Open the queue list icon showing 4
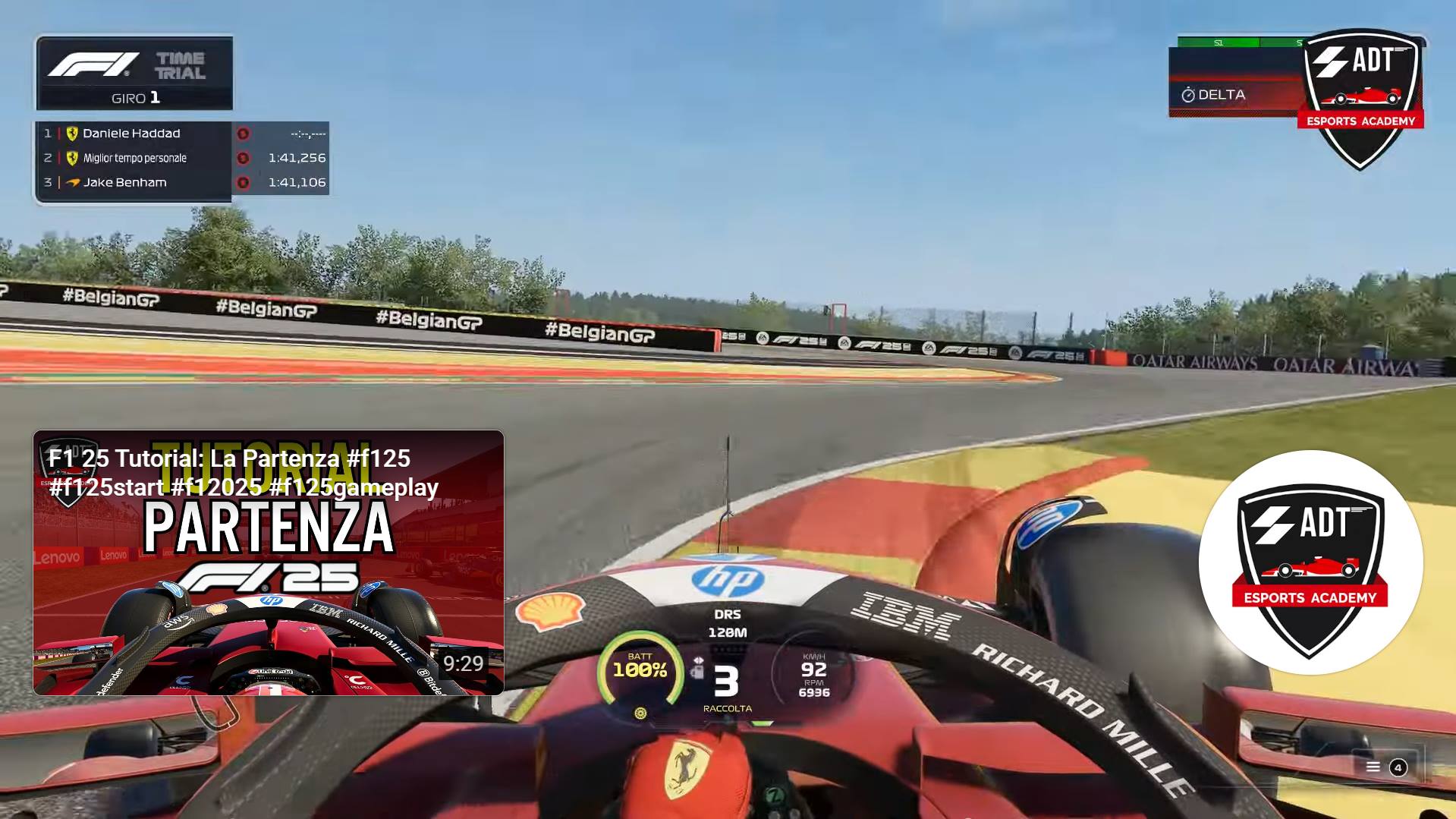This screenshot has width=1456, height=819. [x=1385, y=767]
